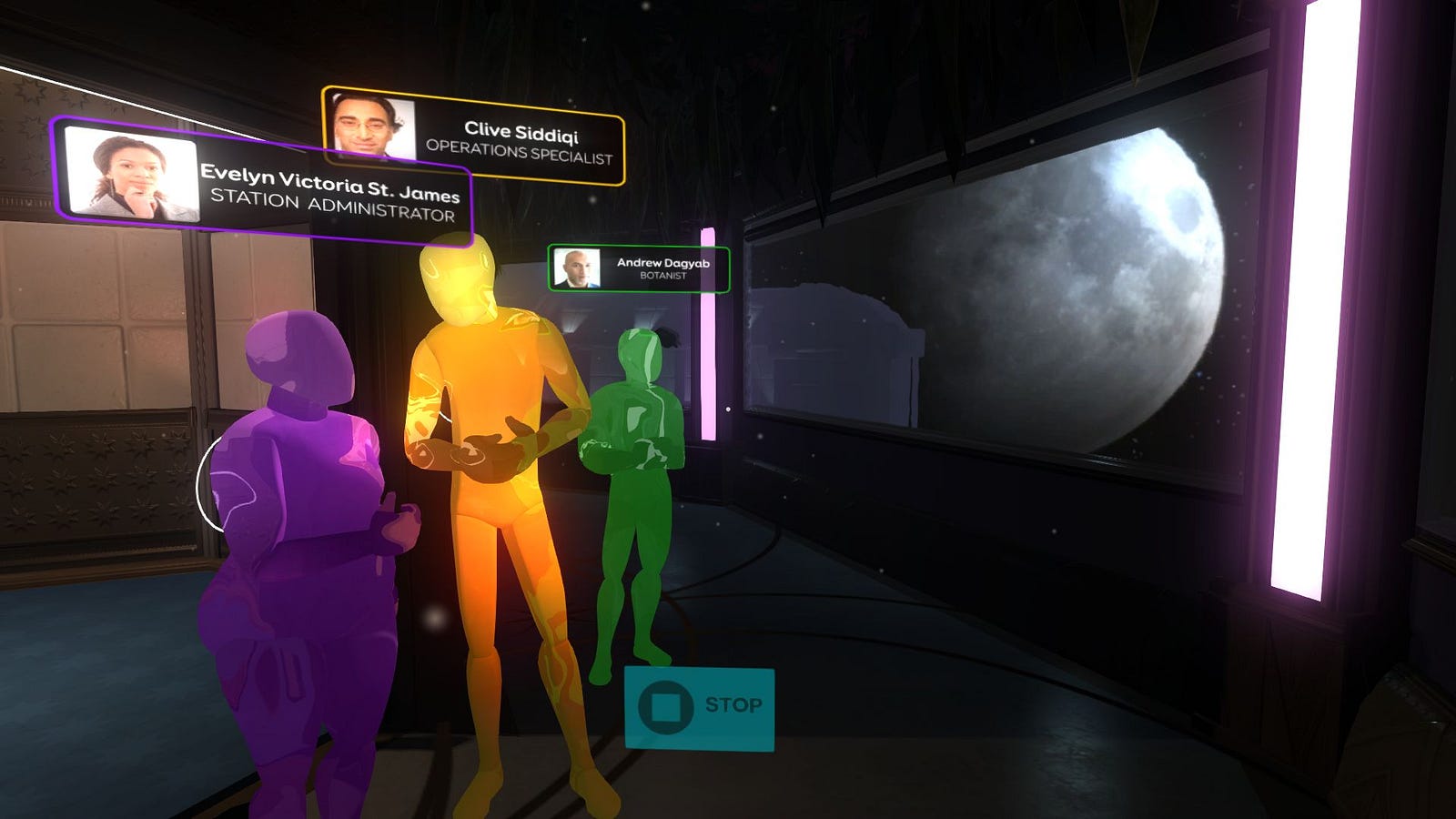1456x819 pixels.
Task: Click the STOP playback button
Action: pos(699,708)
